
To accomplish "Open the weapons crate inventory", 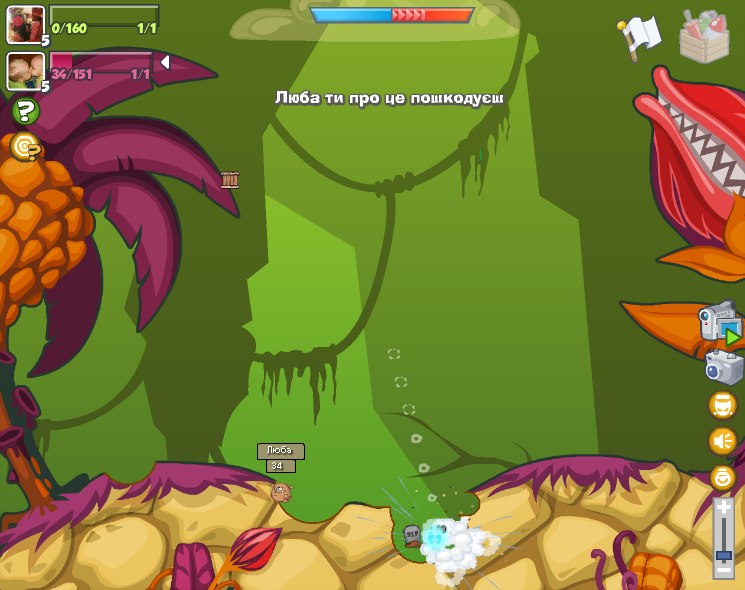I will point(704,36).
